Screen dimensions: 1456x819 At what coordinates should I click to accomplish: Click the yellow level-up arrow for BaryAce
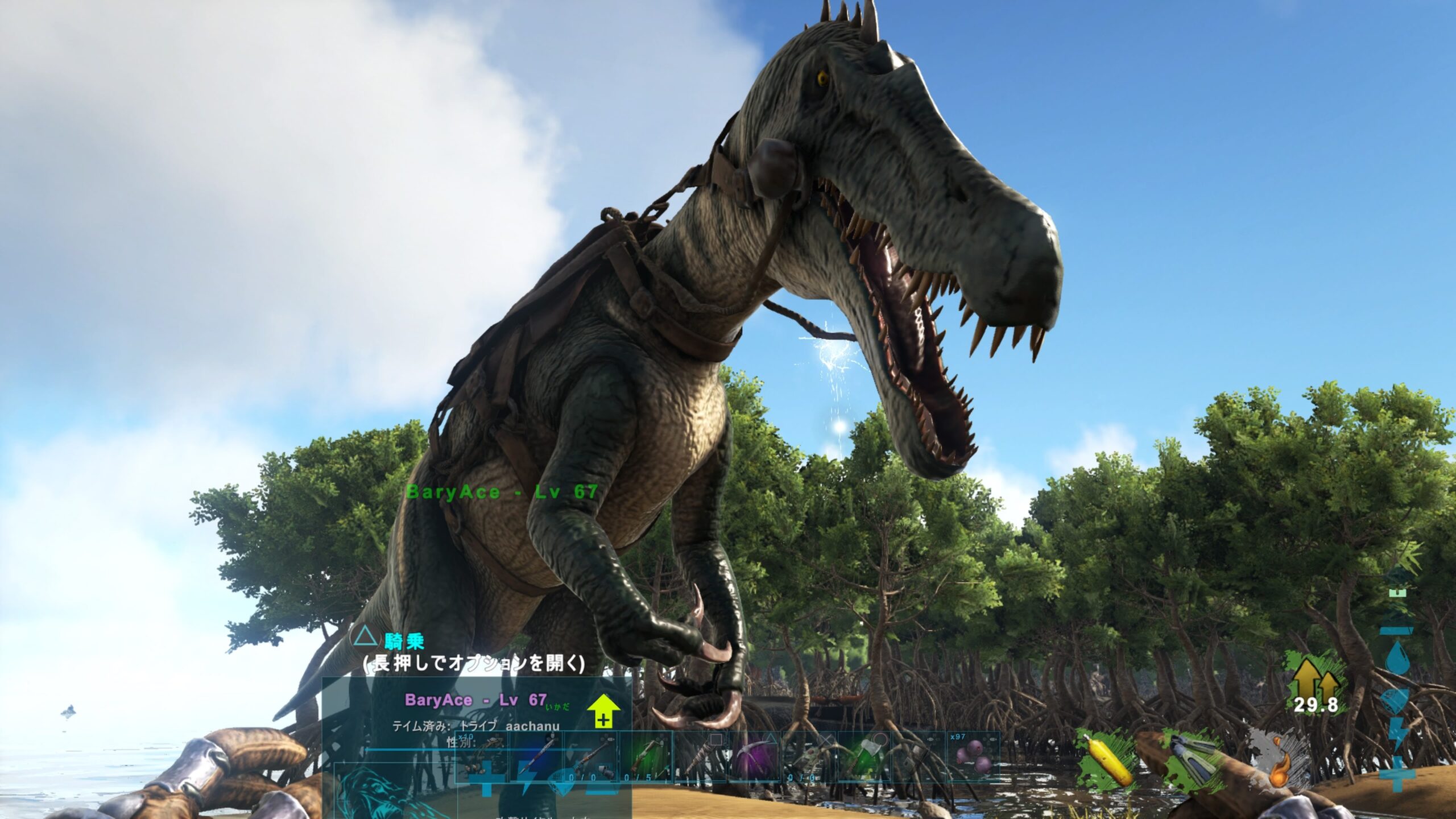(603, 711)
